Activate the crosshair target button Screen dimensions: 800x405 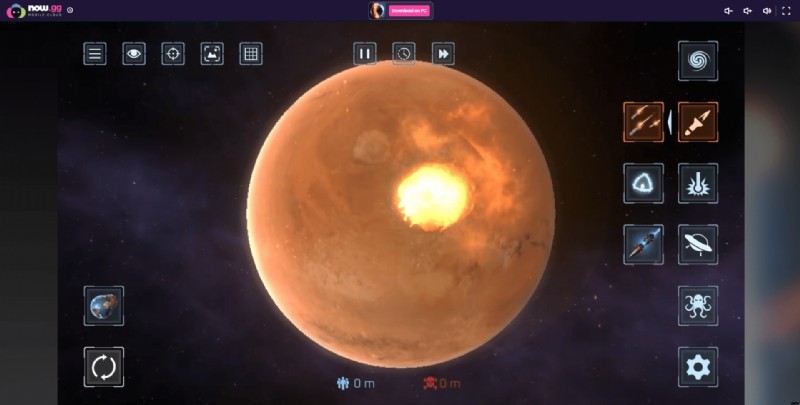[x=173, y=54]
